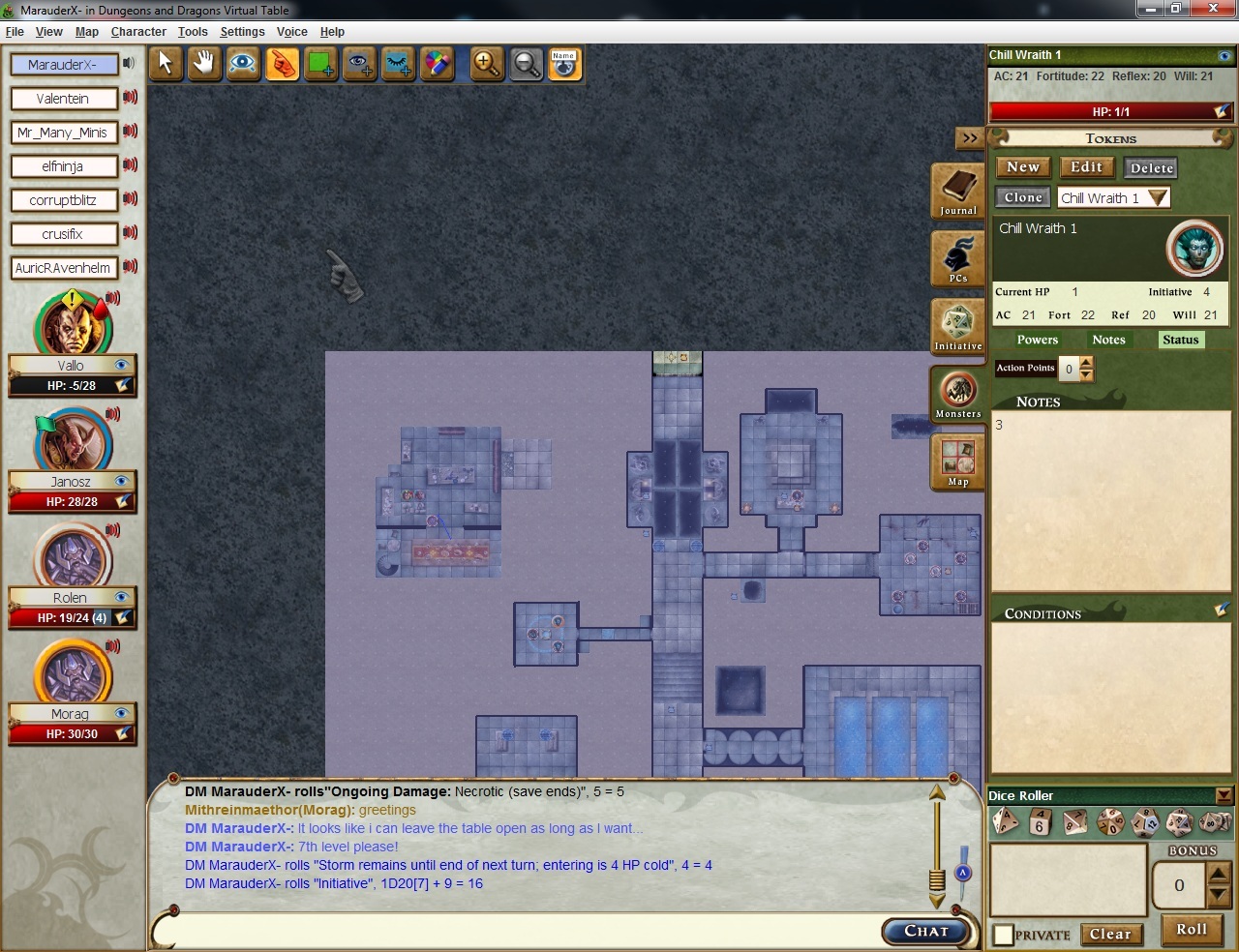Send message with the Chat button
Viewport: 1239px width, 952px height.
click(x=926, y=931)
